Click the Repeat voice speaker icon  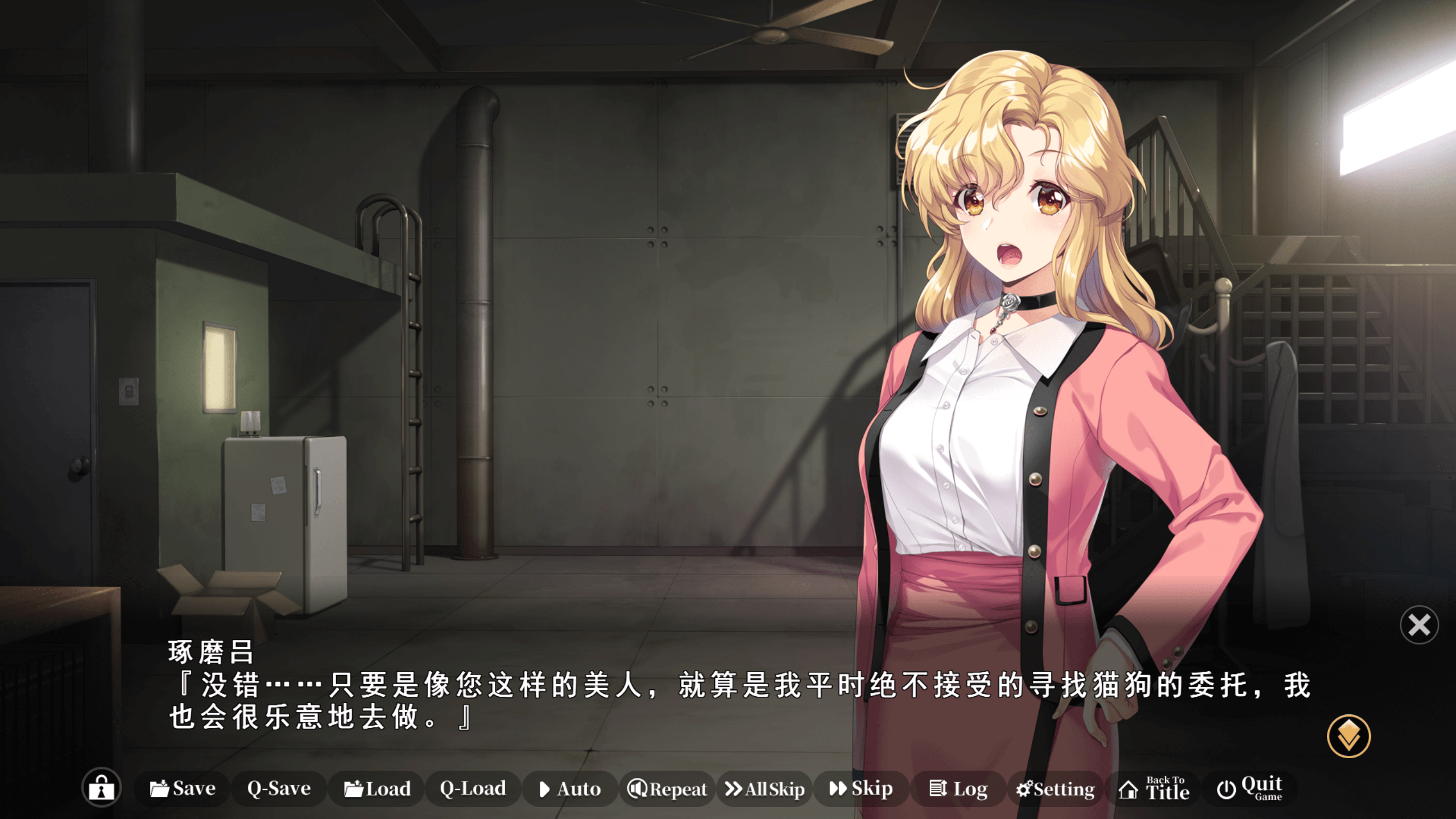(x=638, y=789)
